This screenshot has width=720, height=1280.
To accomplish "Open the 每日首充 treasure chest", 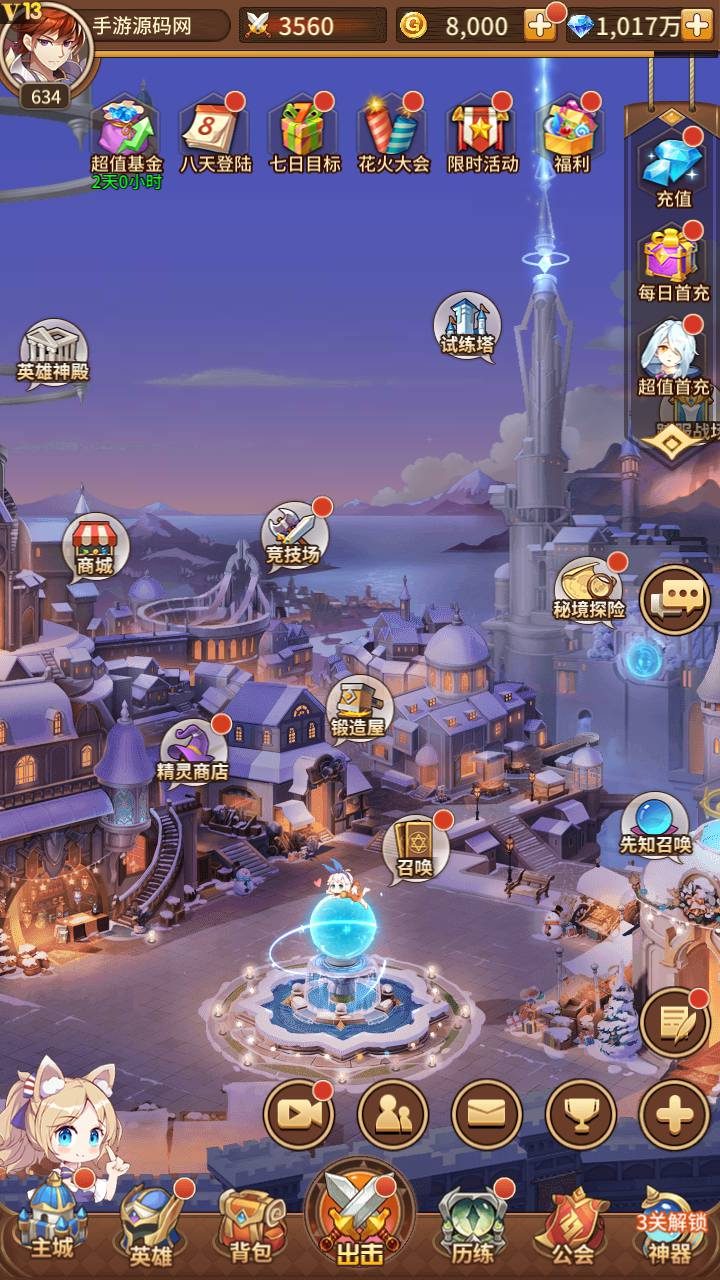I will (673, 258).
